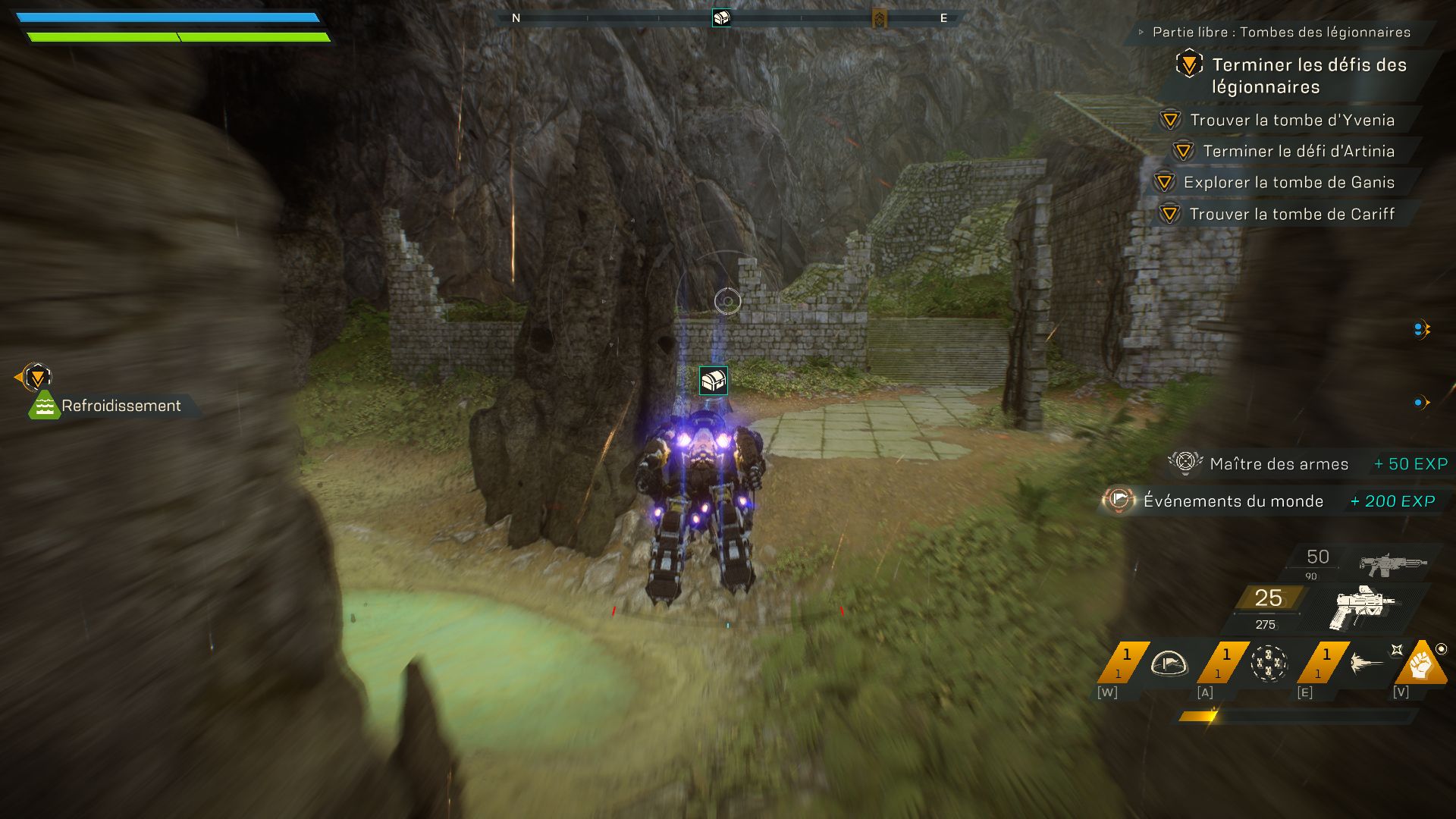Switch to the reserve assault rifle
This screenshot has width=1456, height=819.
click(x=1392, y=563)
